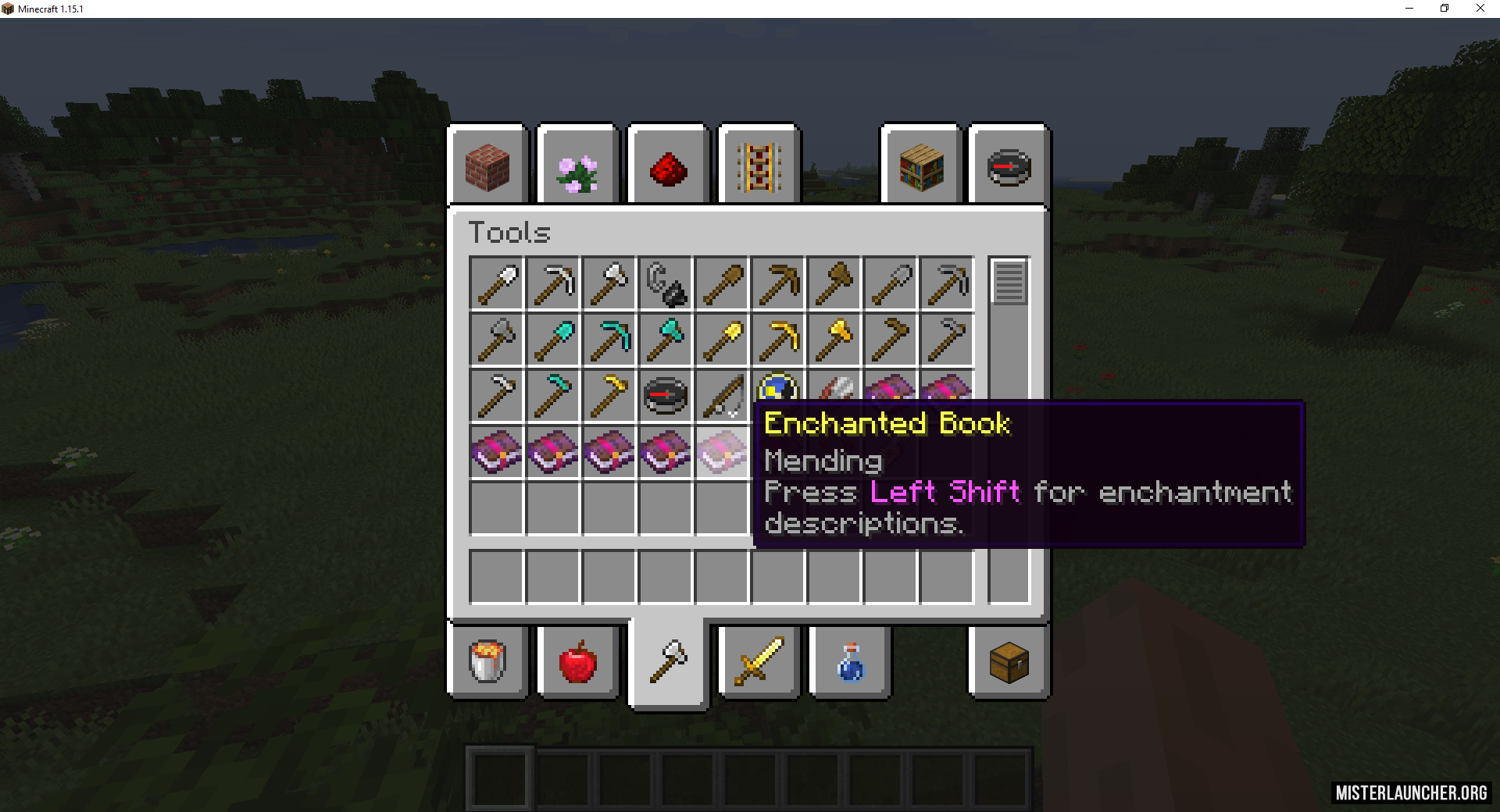Screen dimensions: 1500x812
Task: Switch to the Foodstuffs apple tab
Action: click(x=577, y=662)
